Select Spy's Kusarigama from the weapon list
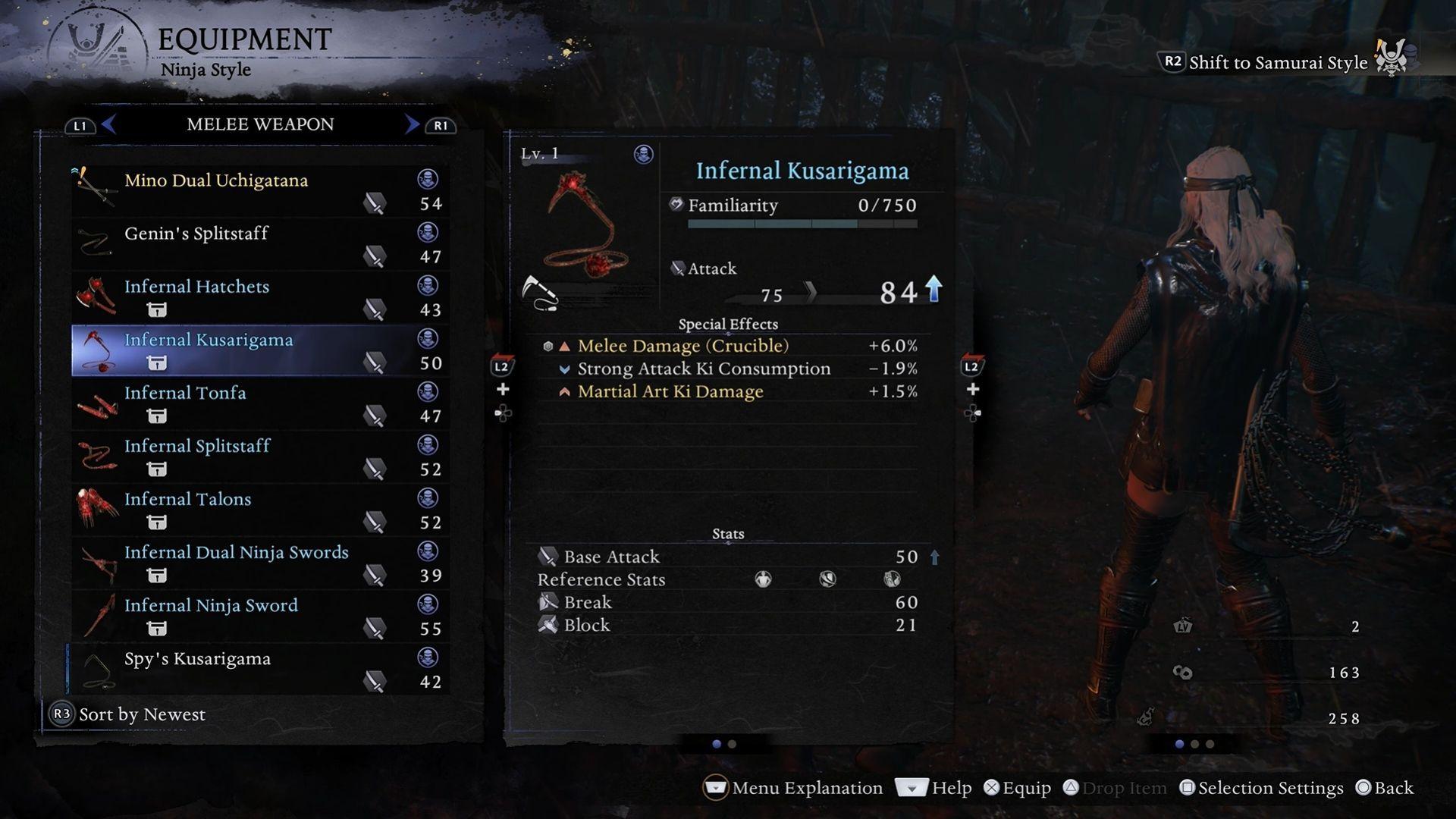 point(197,658)
